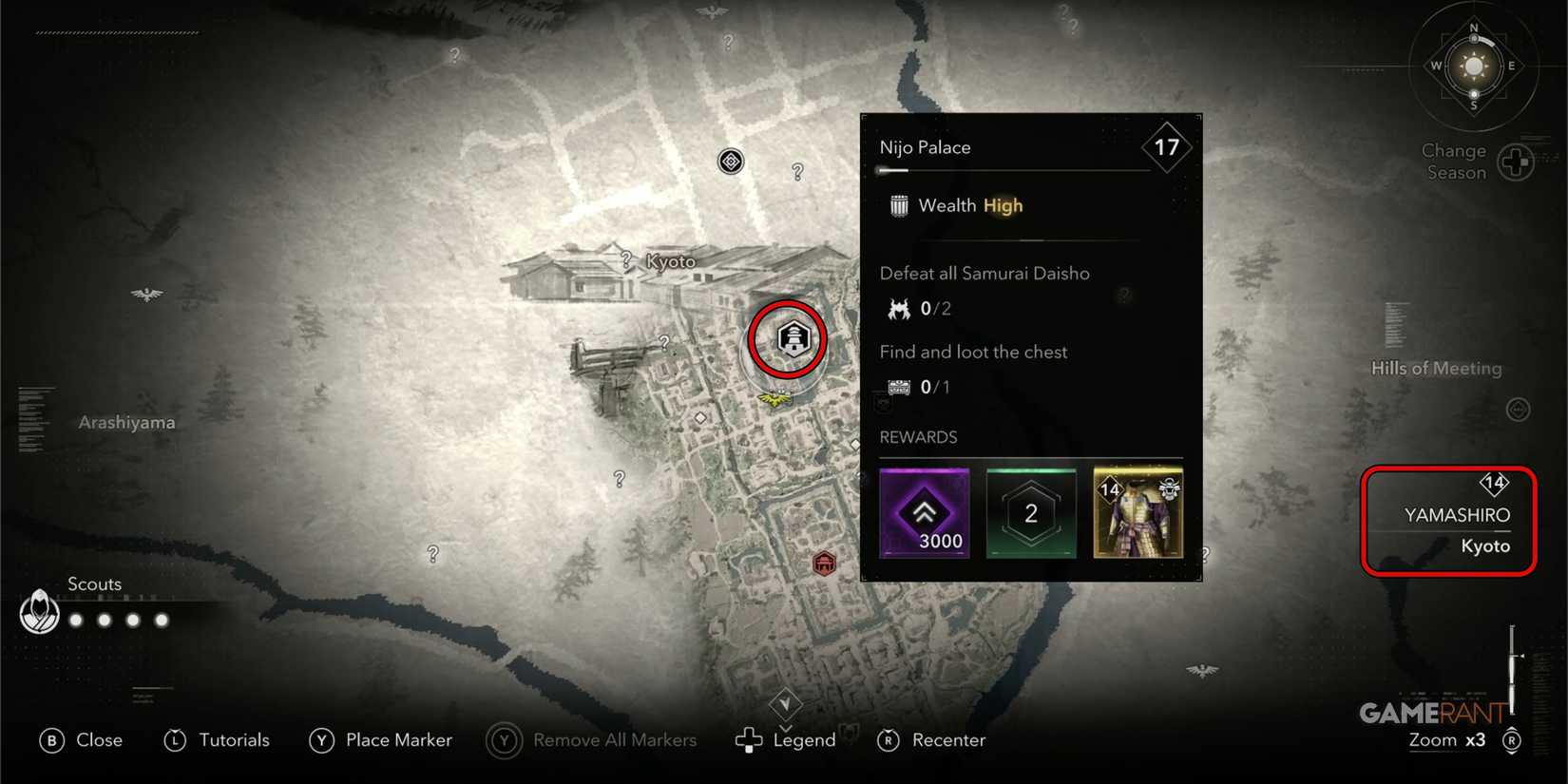Select the objective marker icon northeast of Kyoto
The width and height of the screenshot is (1568, 784).
729,161
